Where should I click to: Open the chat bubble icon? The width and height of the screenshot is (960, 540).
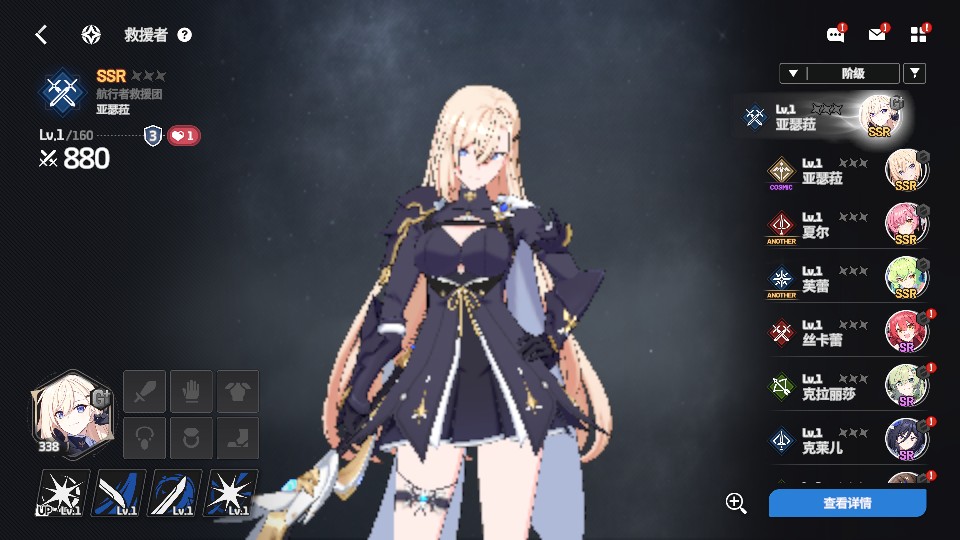tap(836, 35)
